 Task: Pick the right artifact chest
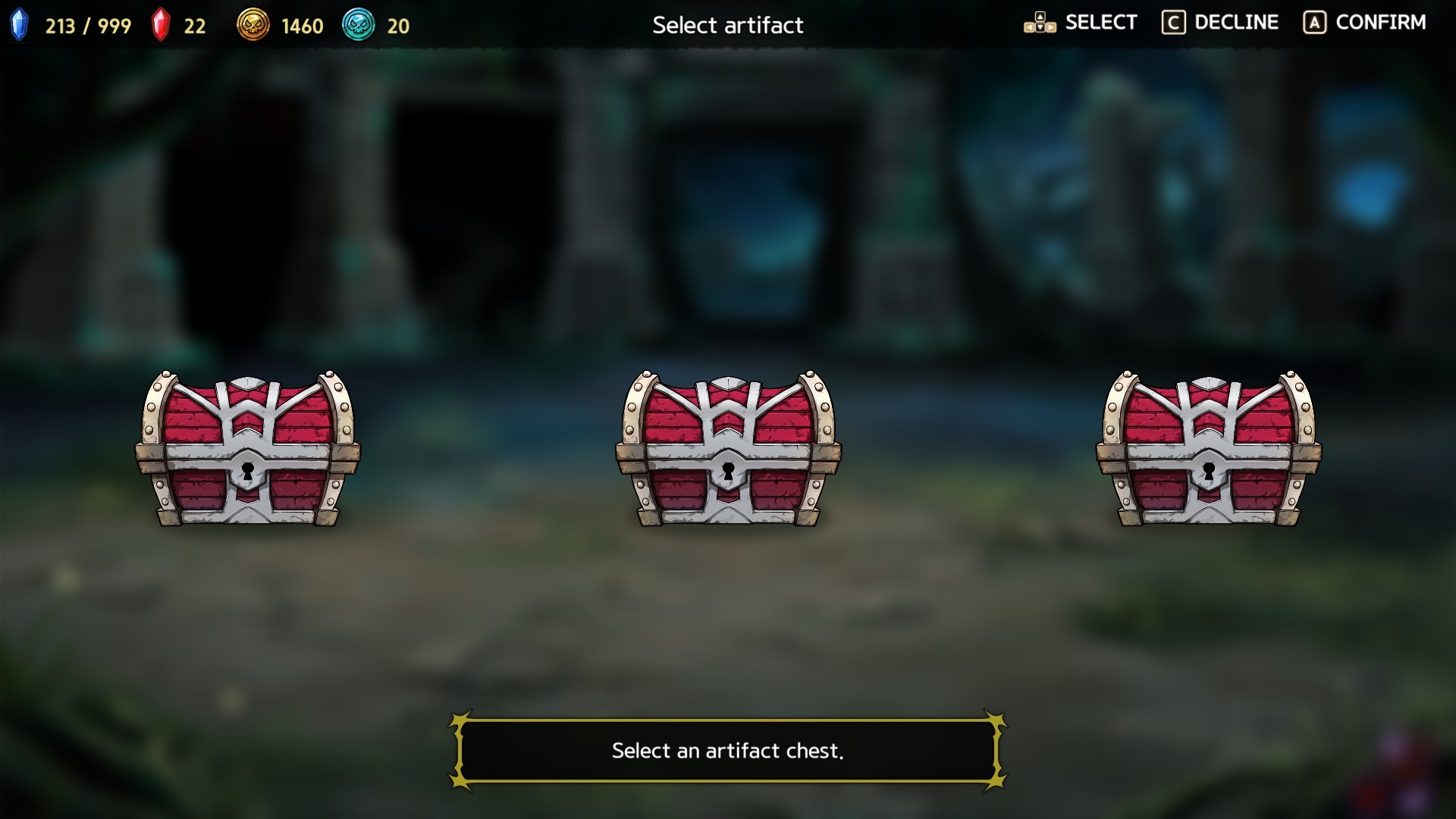(1208, 449)
